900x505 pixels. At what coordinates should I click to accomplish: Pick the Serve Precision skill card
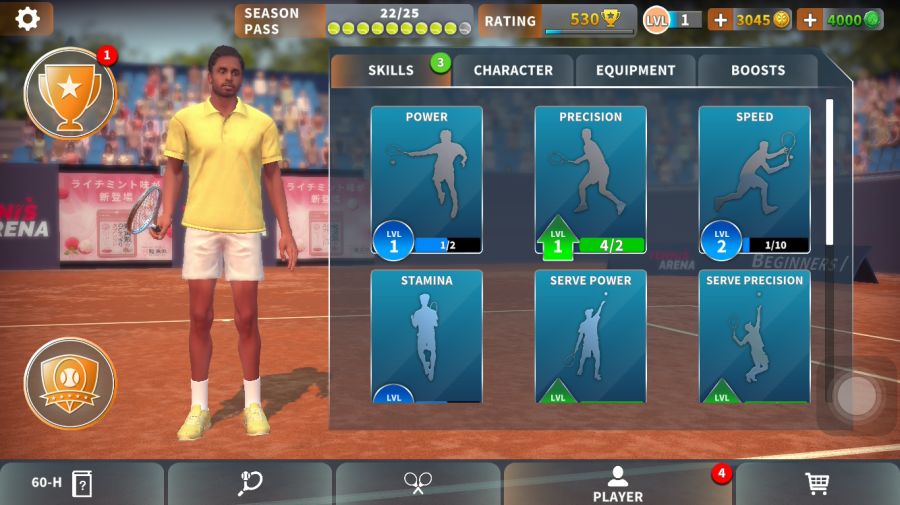point(754,336)
